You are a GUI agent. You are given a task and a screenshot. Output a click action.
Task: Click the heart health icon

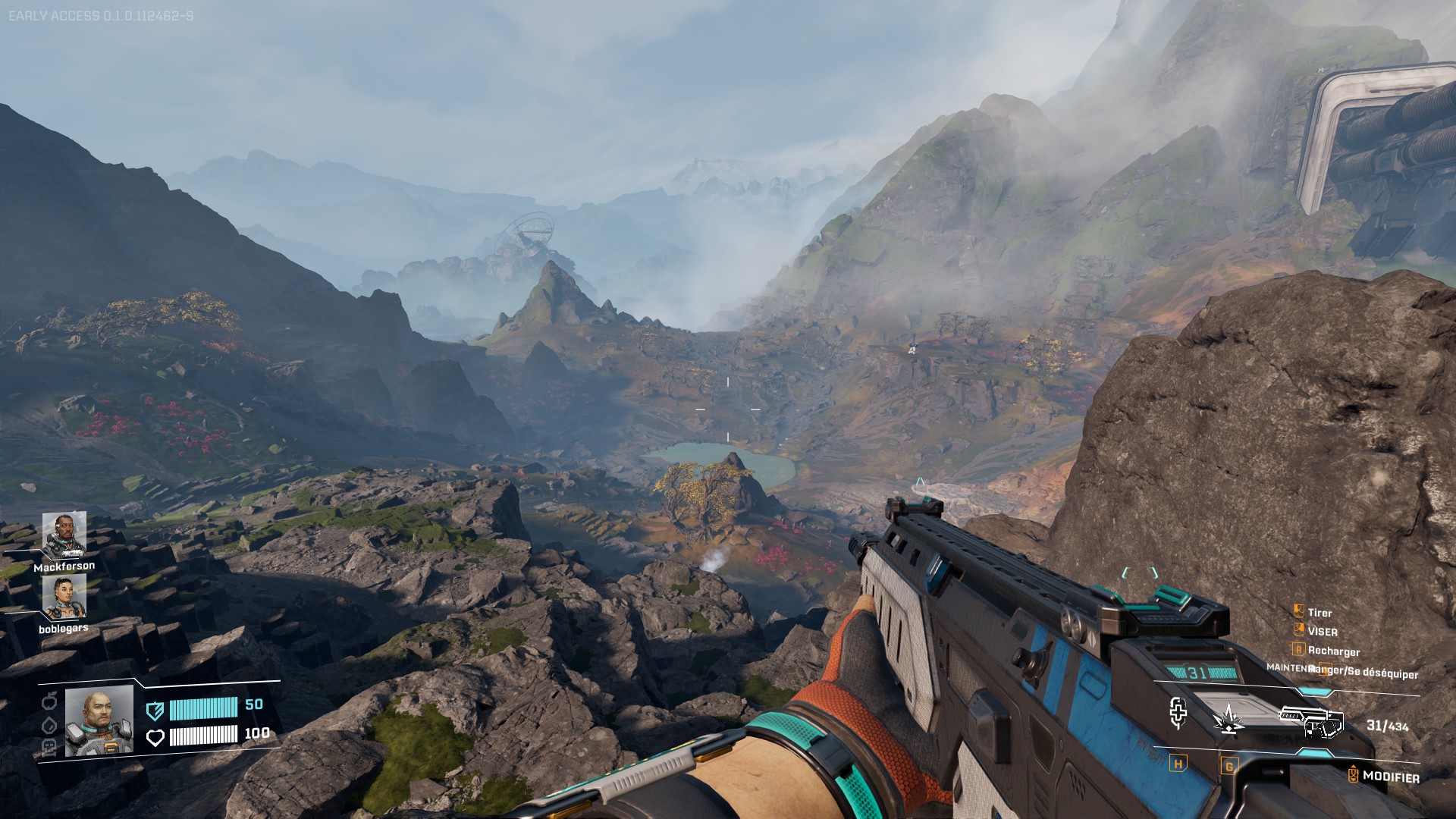coord(155,737)
